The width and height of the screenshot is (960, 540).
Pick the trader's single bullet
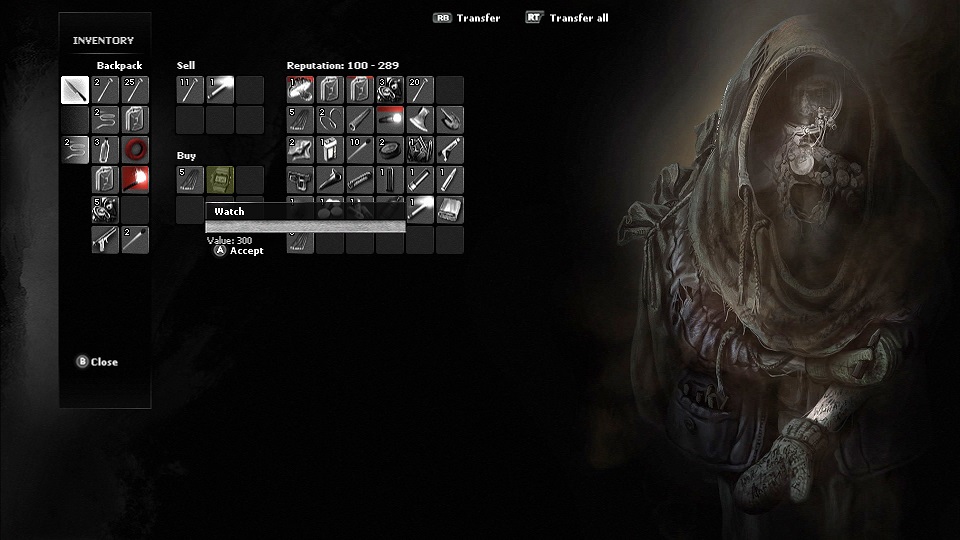[450, 180]
